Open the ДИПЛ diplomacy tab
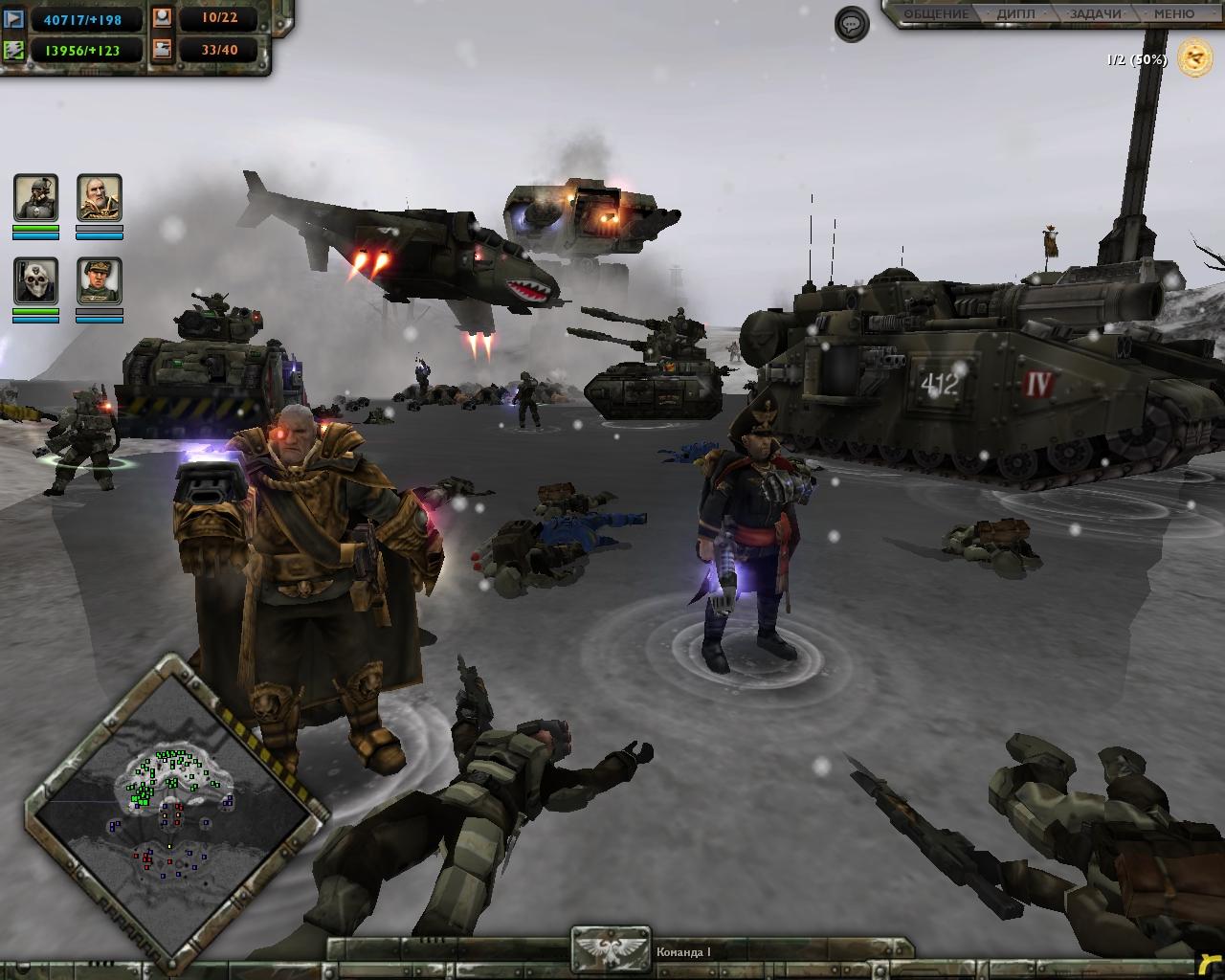The width and height of the screenshot is (1225, 980). pos(1016,13)
